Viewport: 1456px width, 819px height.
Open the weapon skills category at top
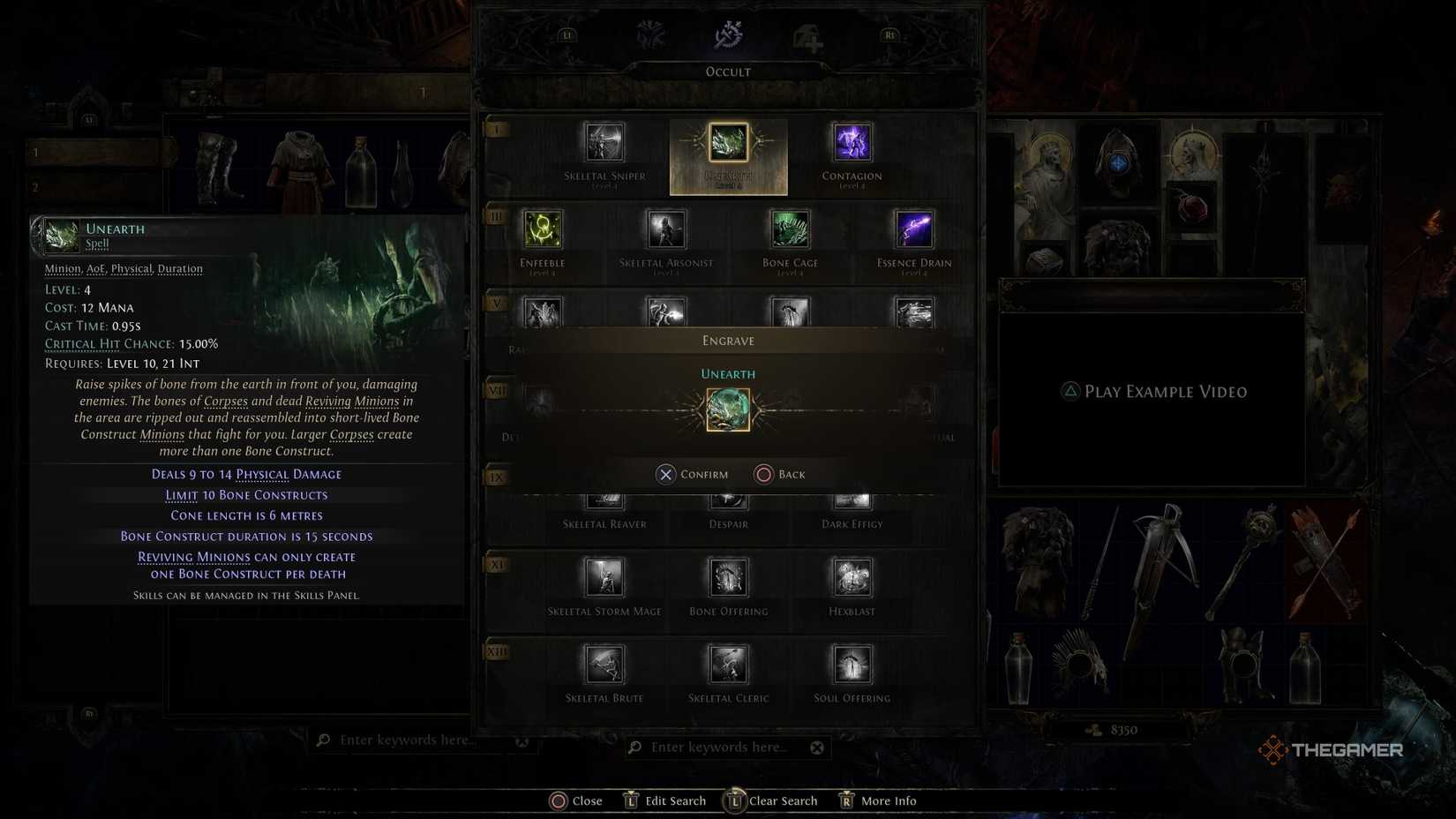tap(652, 35)
